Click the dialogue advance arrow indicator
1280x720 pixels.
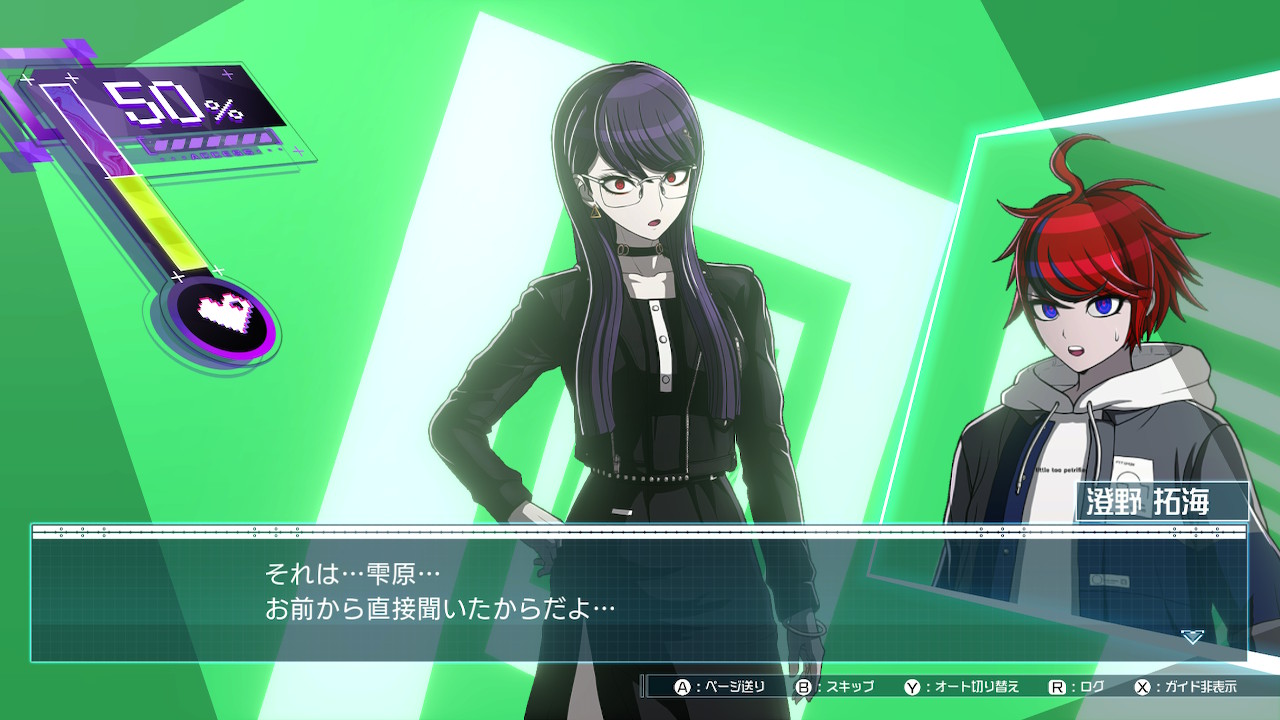pyautogui.click(x=1191, y=636)
